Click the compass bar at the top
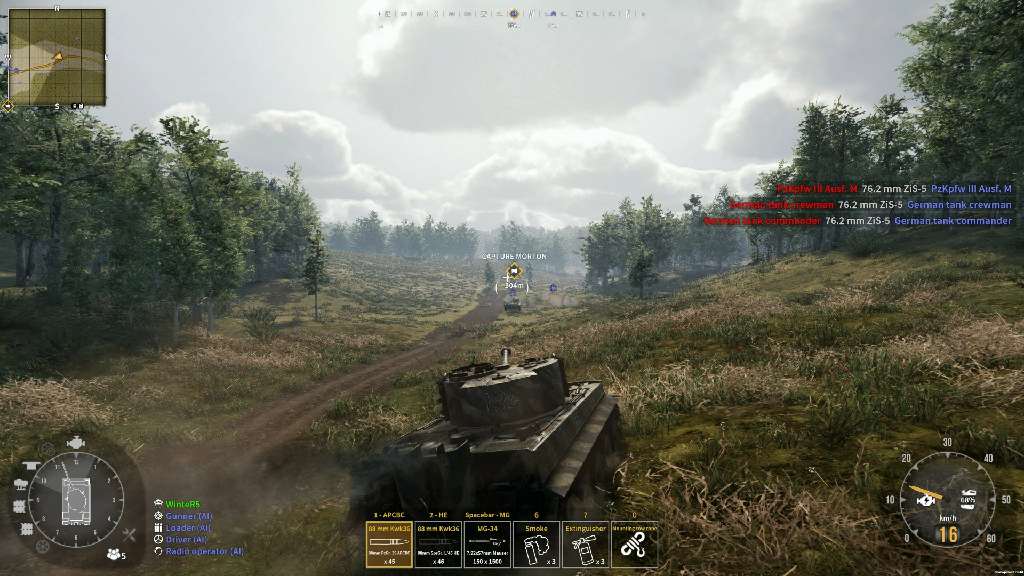The image size is (1024, 576). pos(512,14)
